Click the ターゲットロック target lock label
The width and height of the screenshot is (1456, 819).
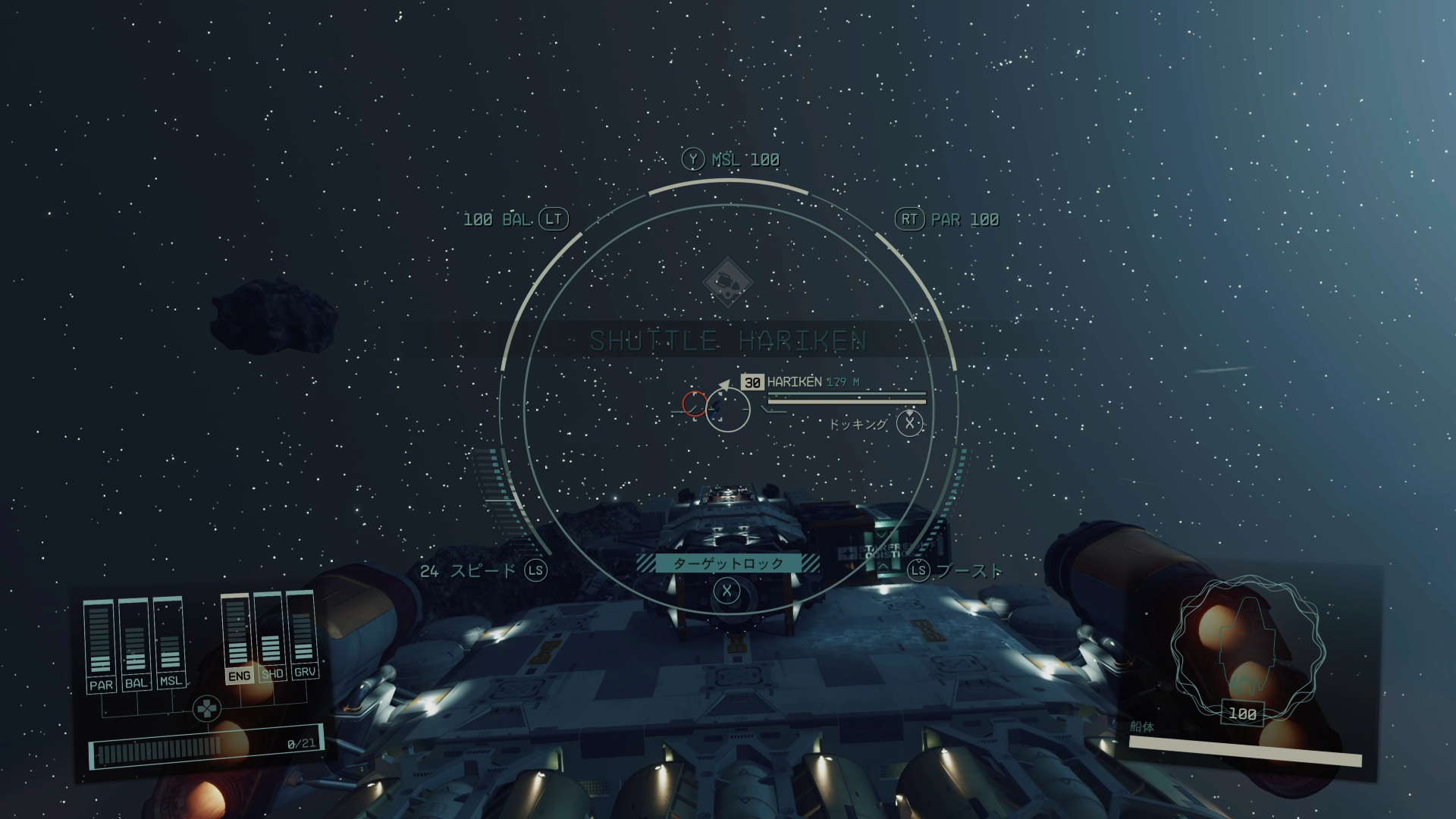coord(727,563)
